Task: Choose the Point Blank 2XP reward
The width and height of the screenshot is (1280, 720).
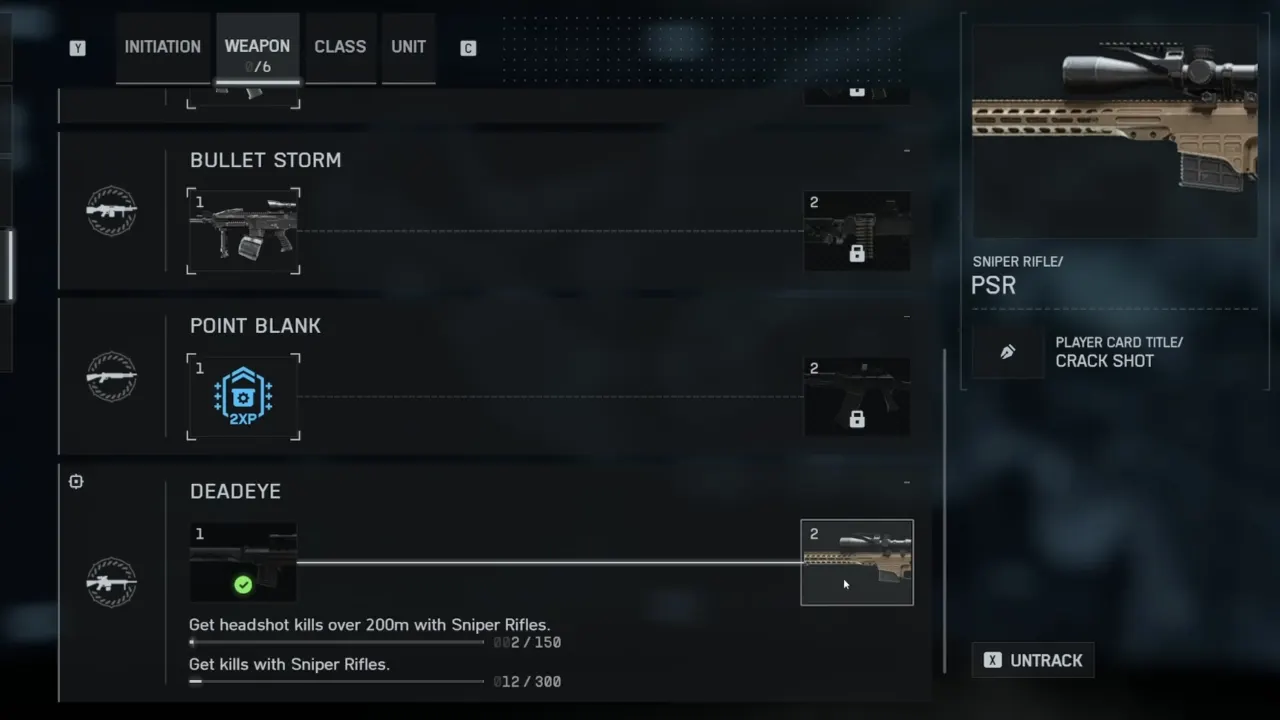Action: (243, 397)
